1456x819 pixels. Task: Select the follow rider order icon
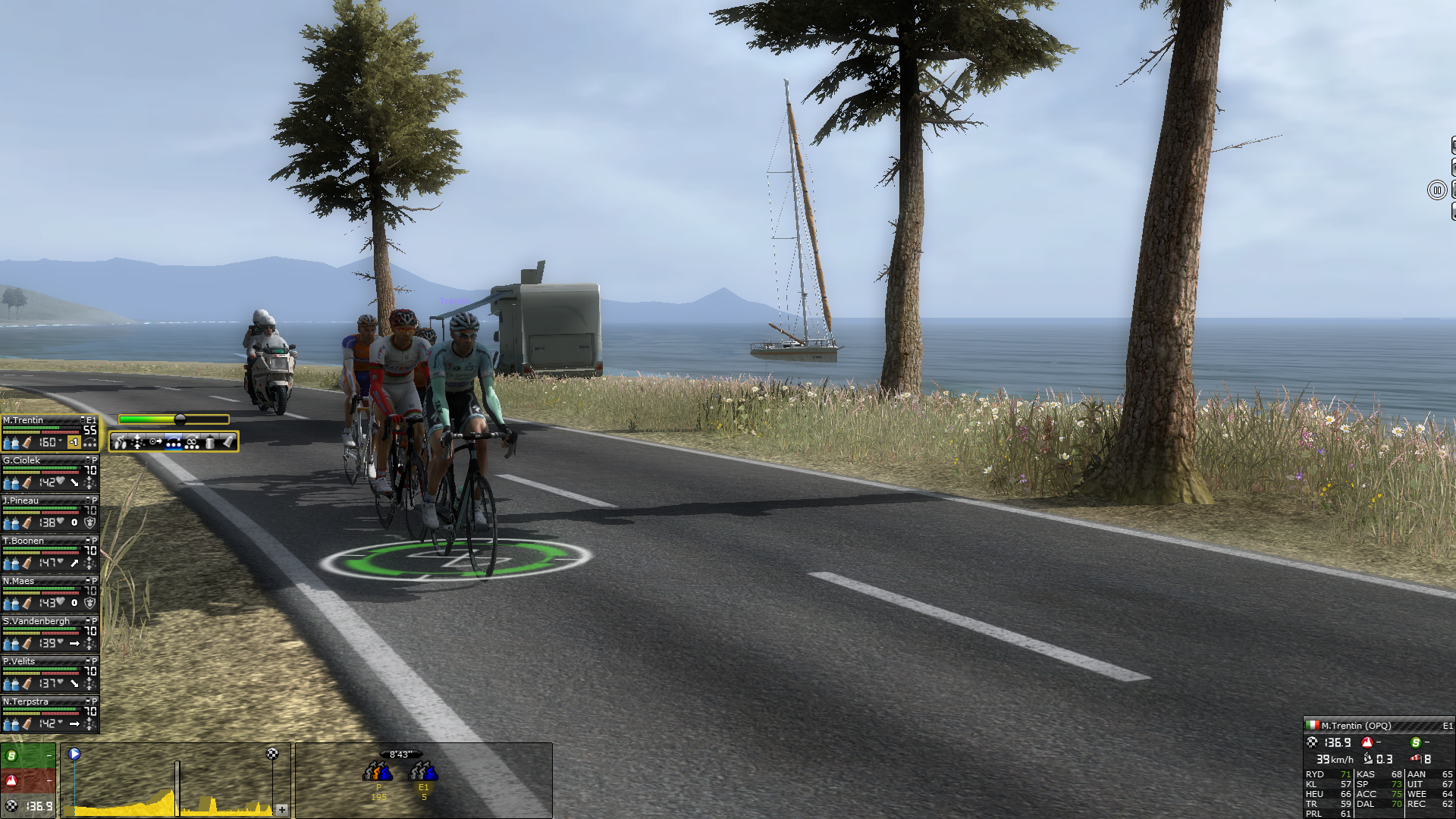tap(155, 442)
